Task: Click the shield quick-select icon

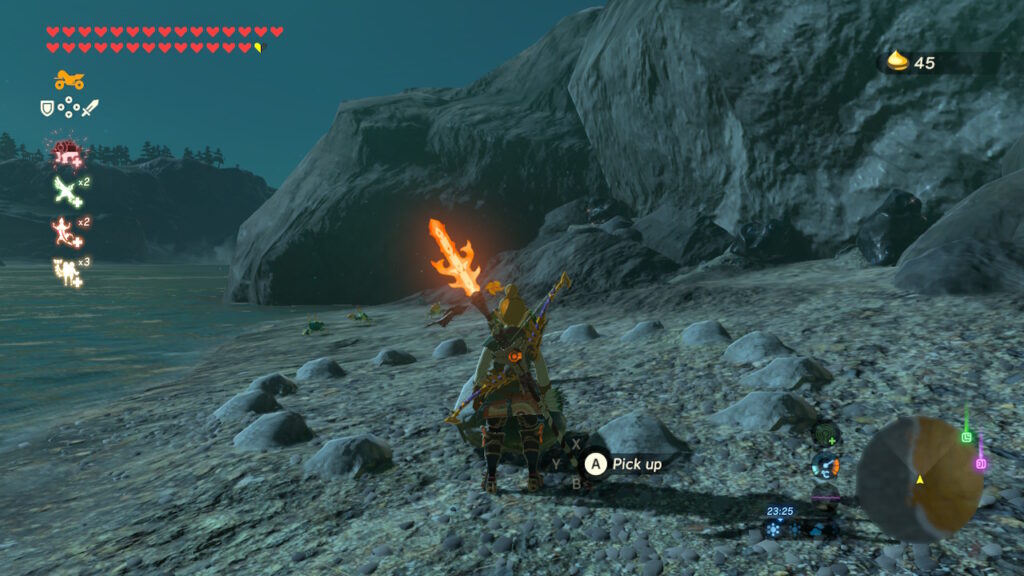Action: coord(46,107)
